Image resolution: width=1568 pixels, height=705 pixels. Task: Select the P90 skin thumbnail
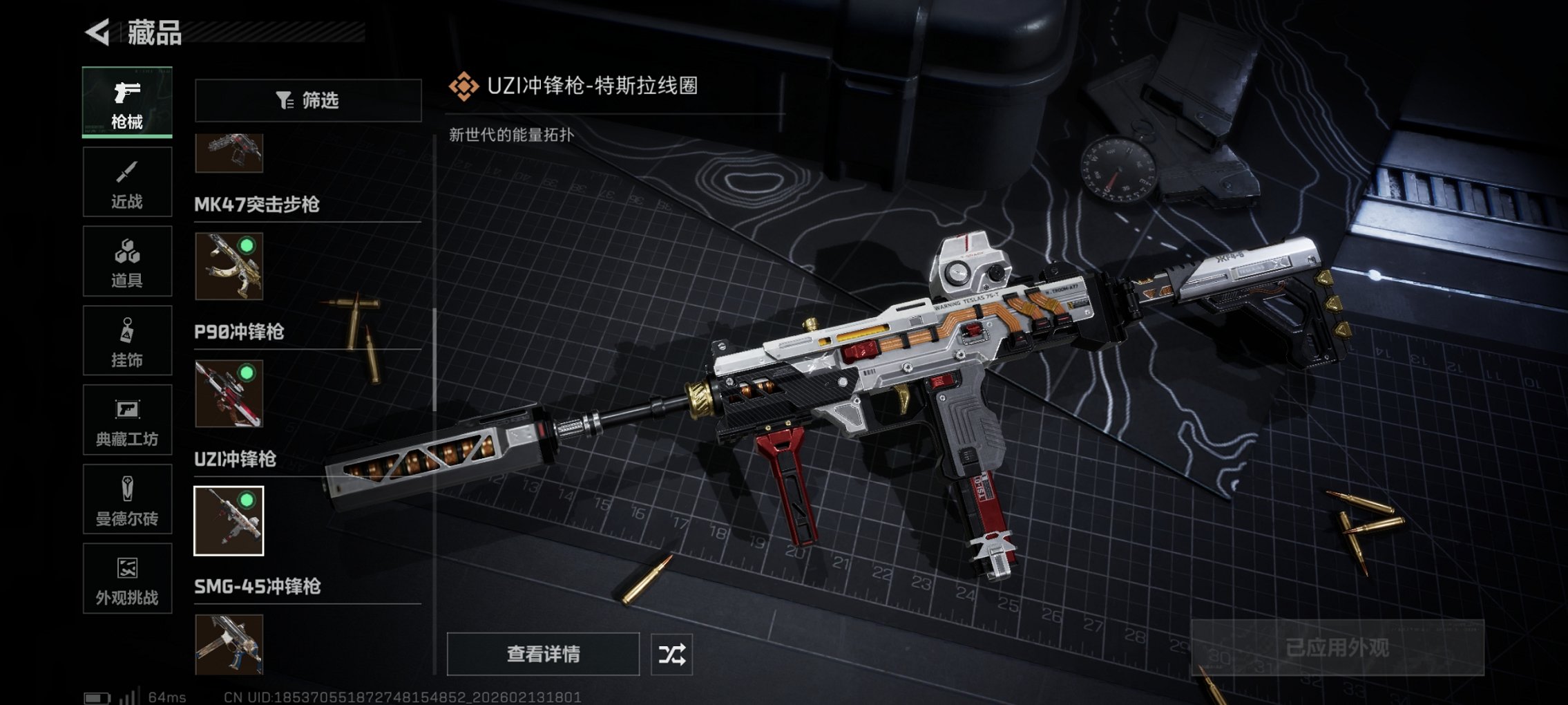click(x=230, y=394)
